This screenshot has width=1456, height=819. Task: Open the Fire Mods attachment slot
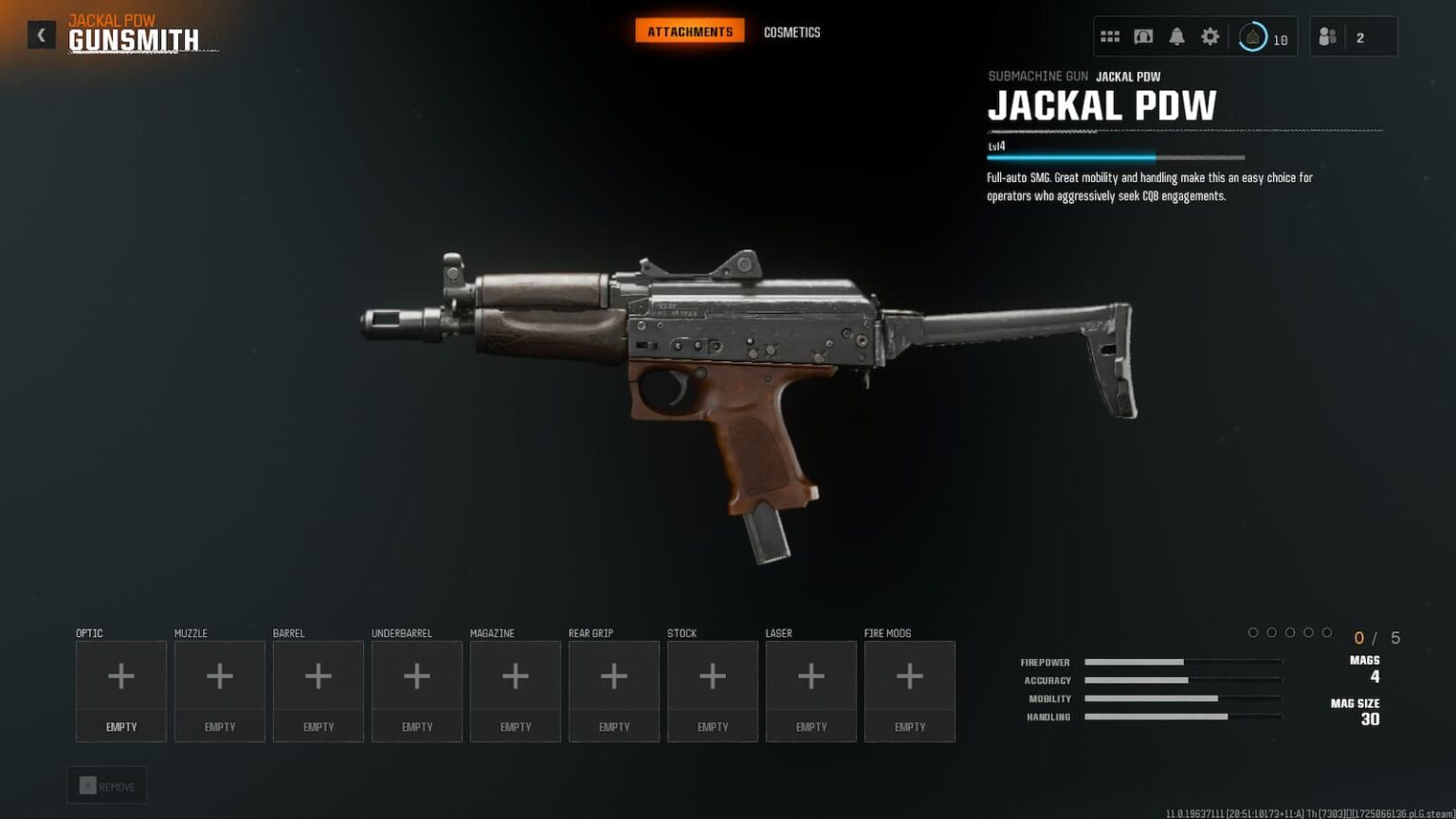[x=910, y=690]
